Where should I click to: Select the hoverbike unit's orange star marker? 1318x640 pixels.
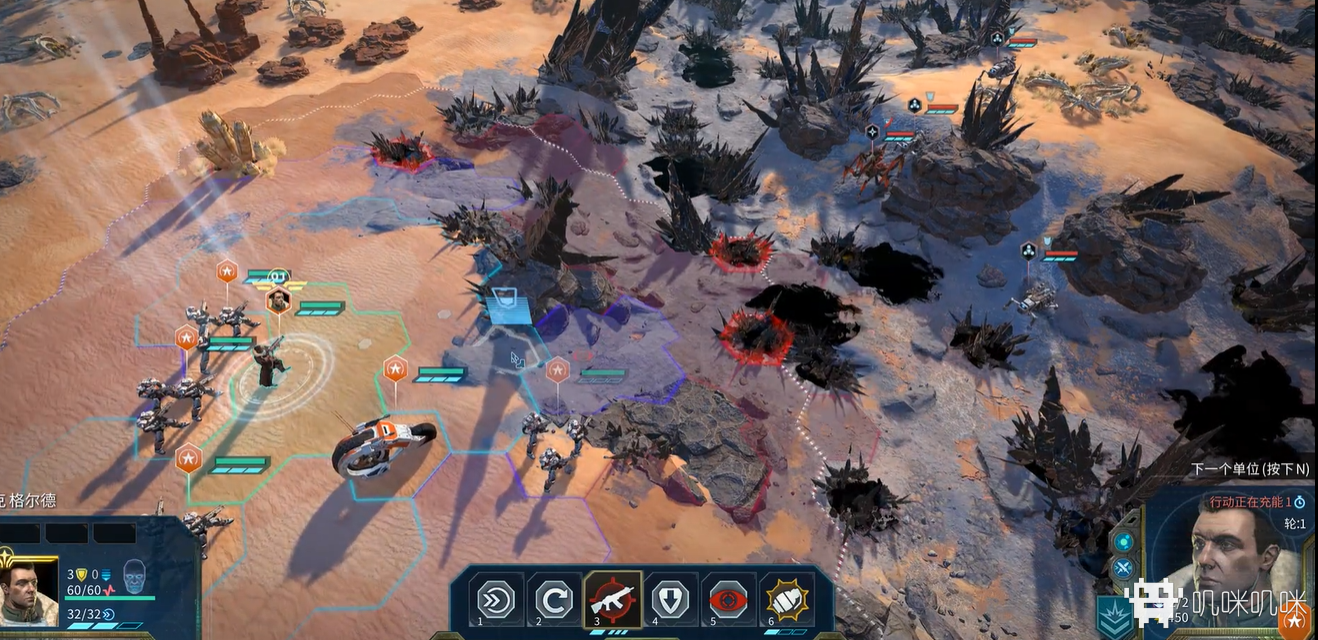[x=395, y=369]
